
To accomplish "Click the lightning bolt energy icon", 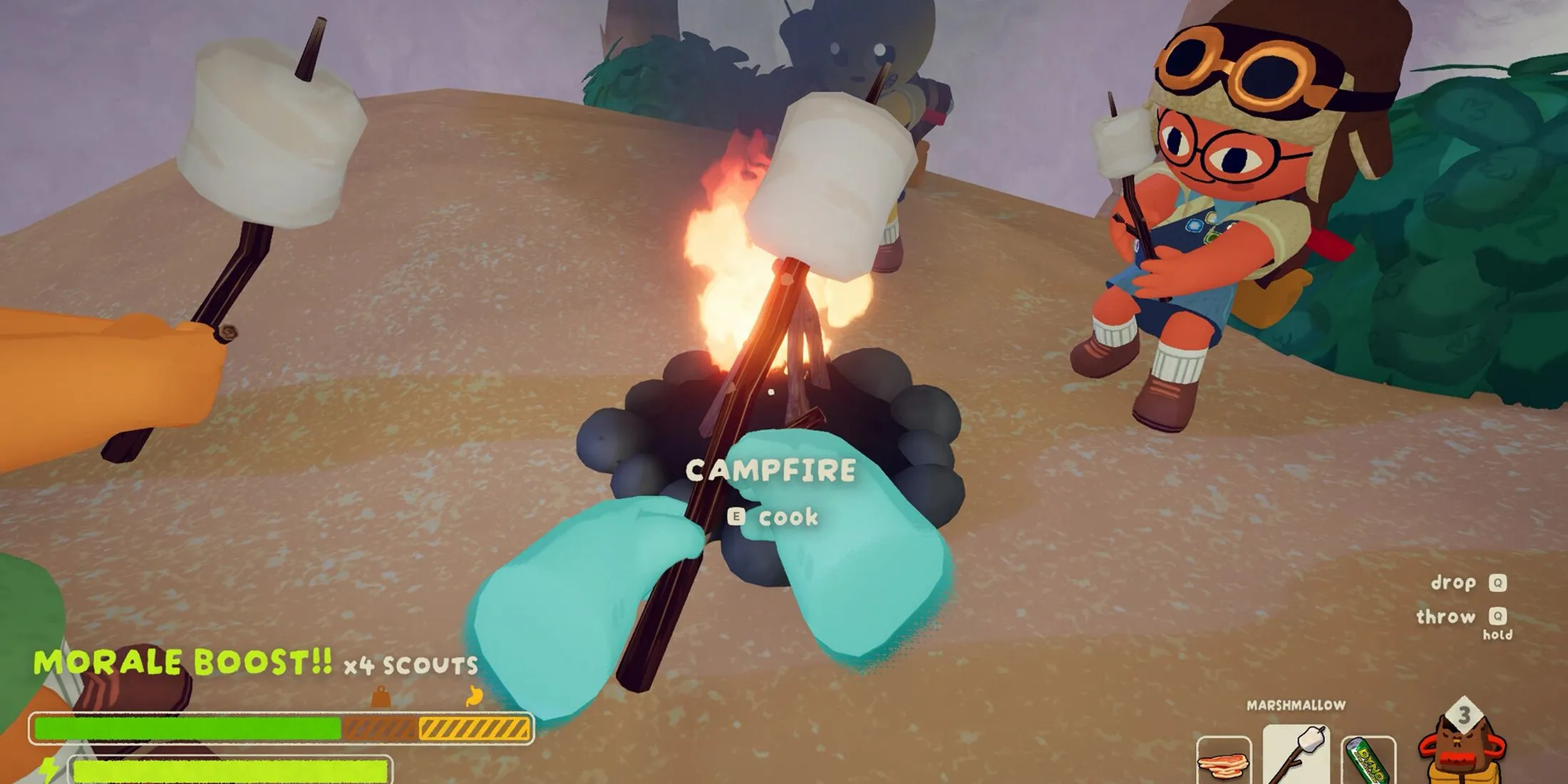I will click(x=48, y=771).
